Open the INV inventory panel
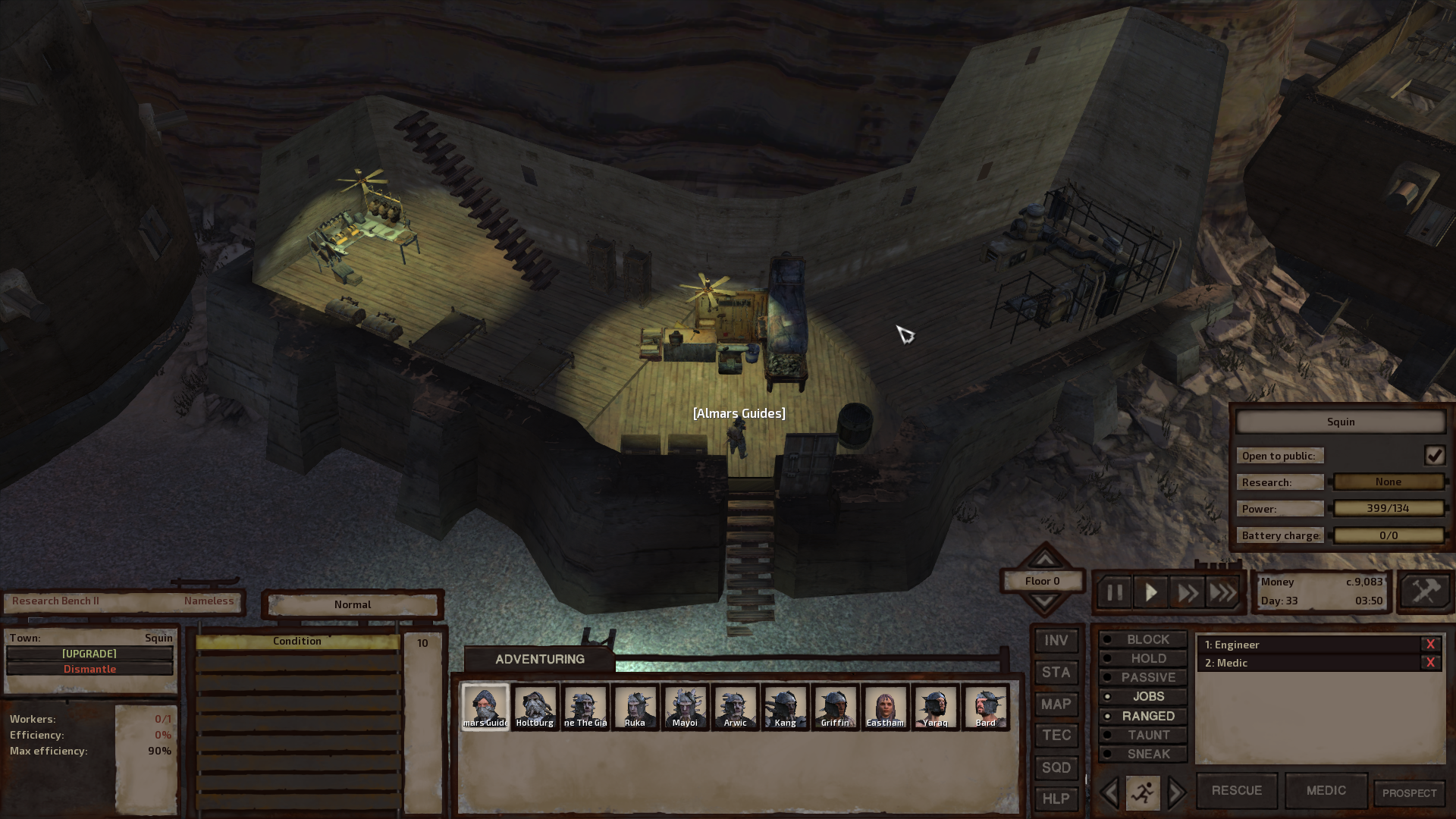The height and width of the screenshot is (819, 1456). (1056, 641)
